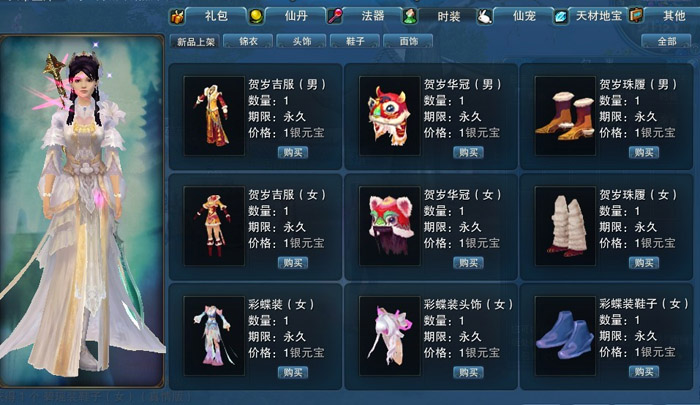This screenshot has width=700, height=405.
Task: Buy the 彩蝶装鞋子（女） blue shoes
Action: pos(643,372)
